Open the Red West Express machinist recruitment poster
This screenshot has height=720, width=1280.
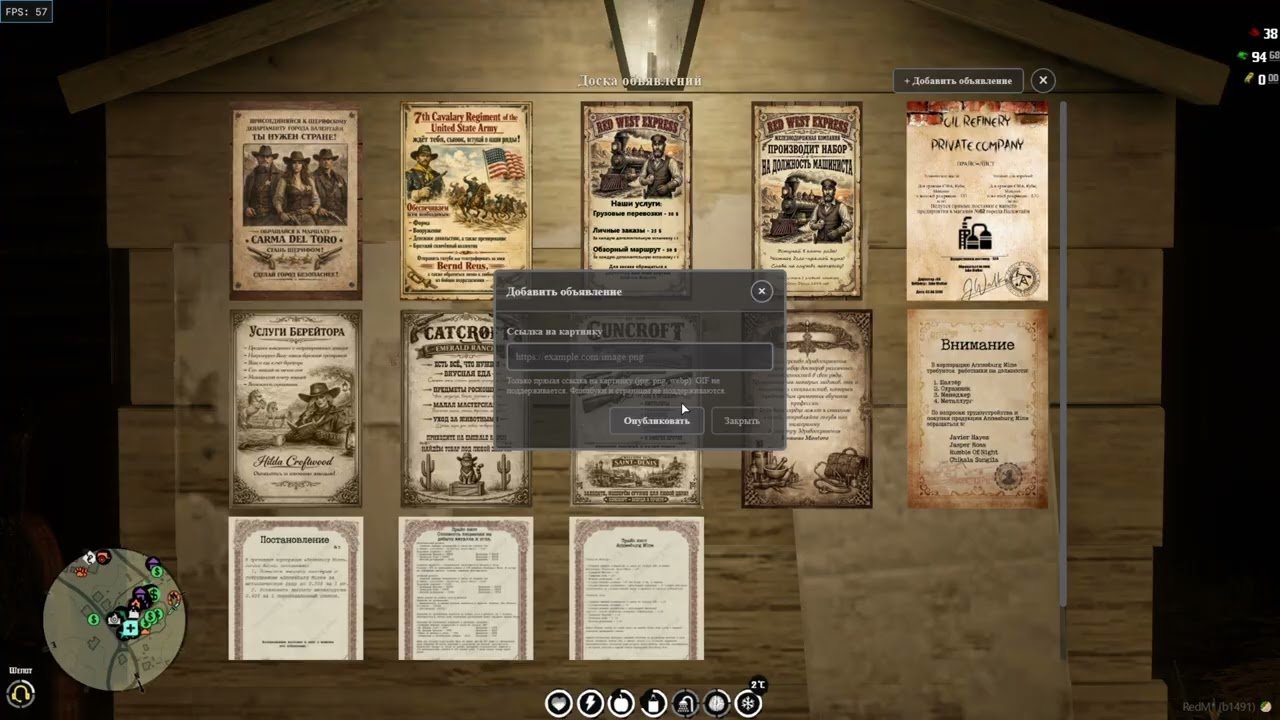807,200
